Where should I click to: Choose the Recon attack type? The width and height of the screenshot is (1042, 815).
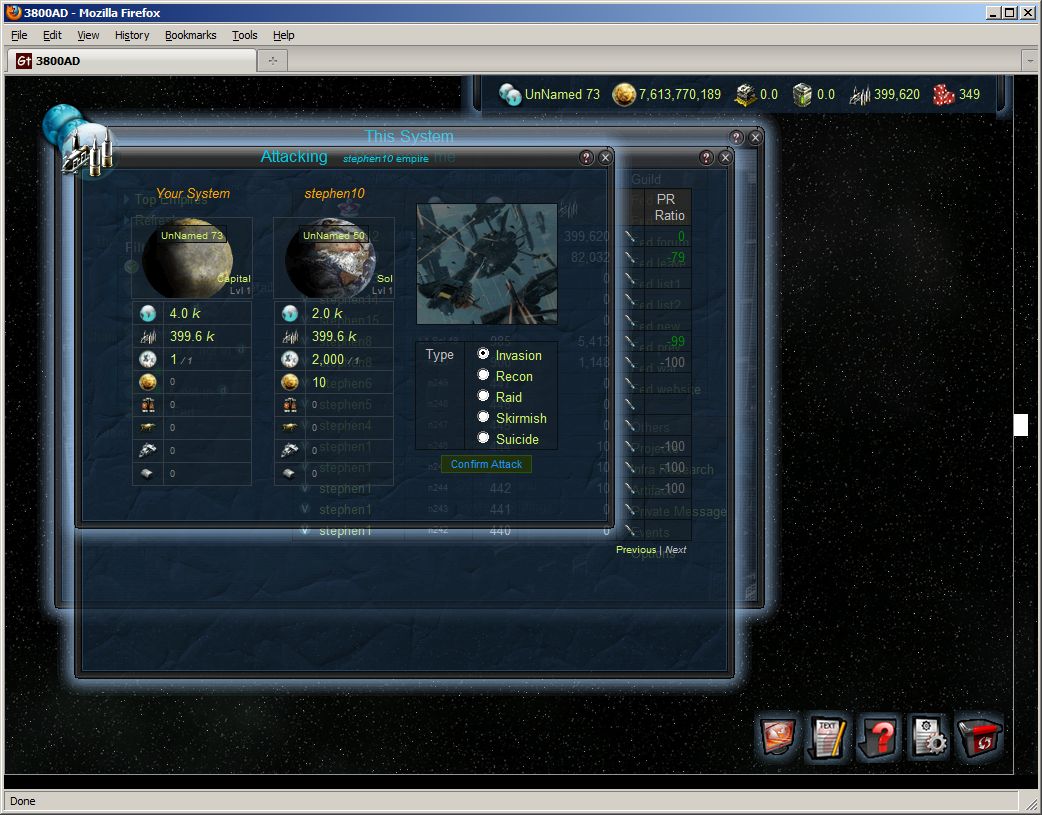point(484,375)
